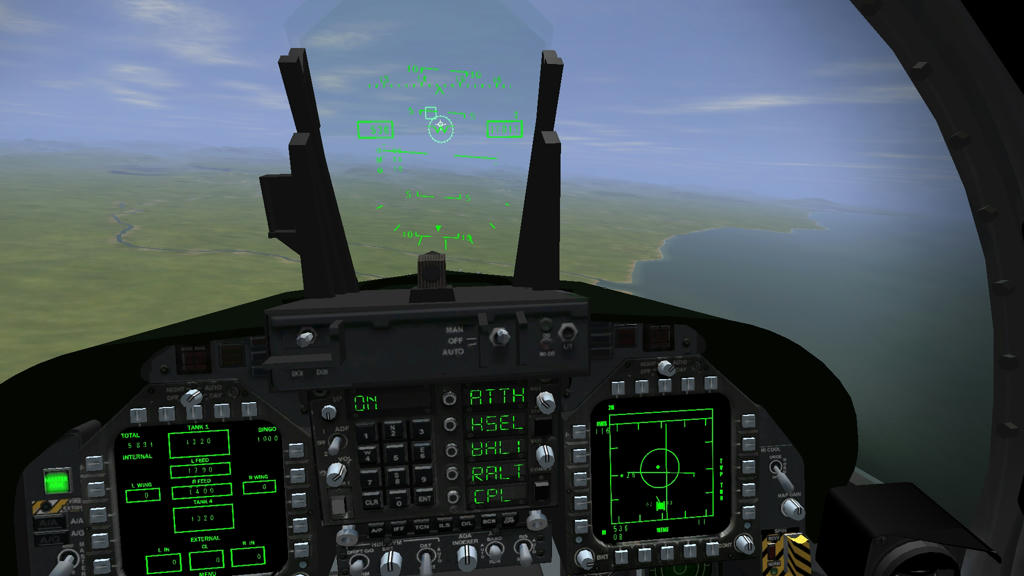
Task: Click the MAP GAIN knob
Action: tap(791, 508)
